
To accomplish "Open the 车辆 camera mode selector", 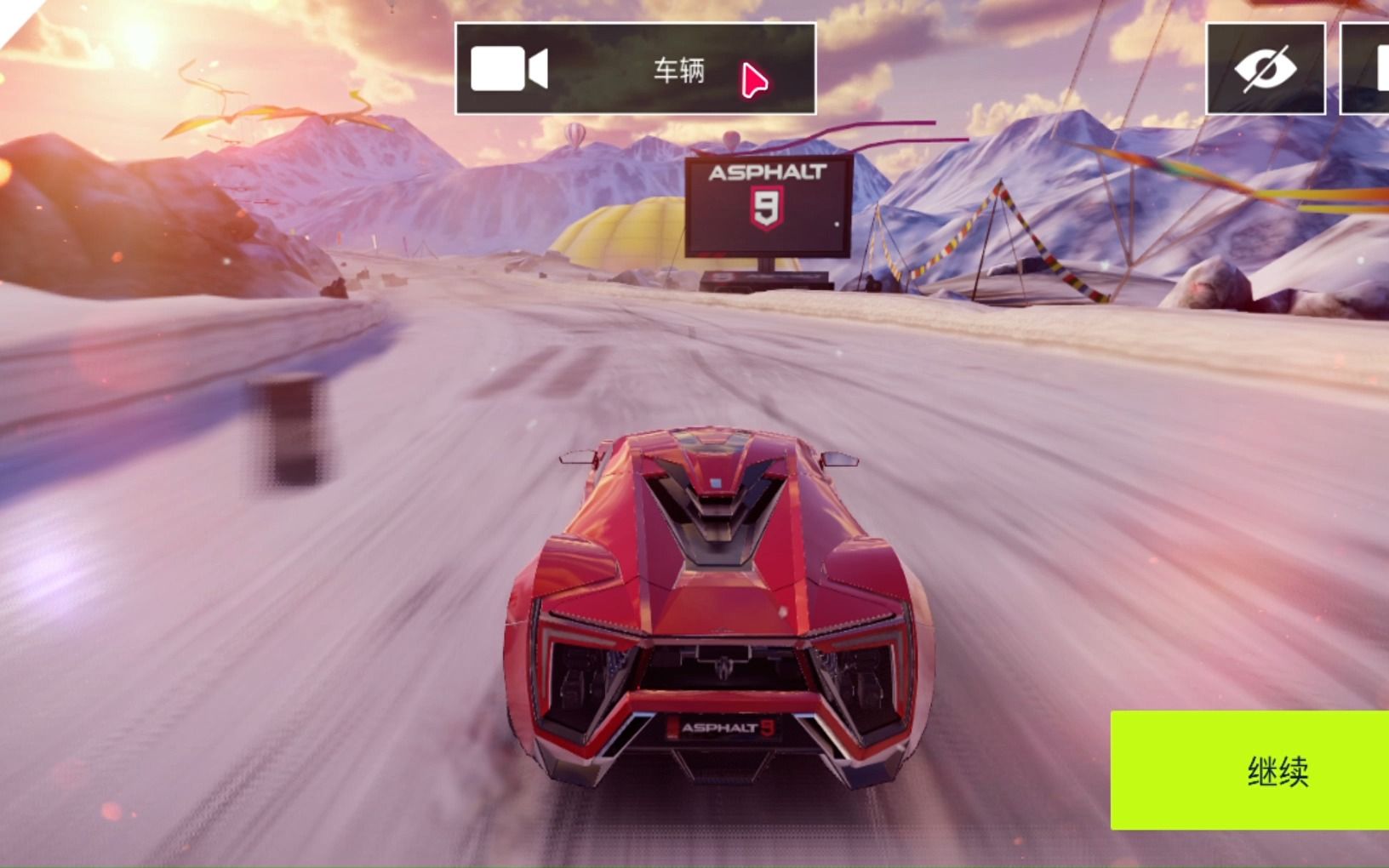I will pos(635,69).
